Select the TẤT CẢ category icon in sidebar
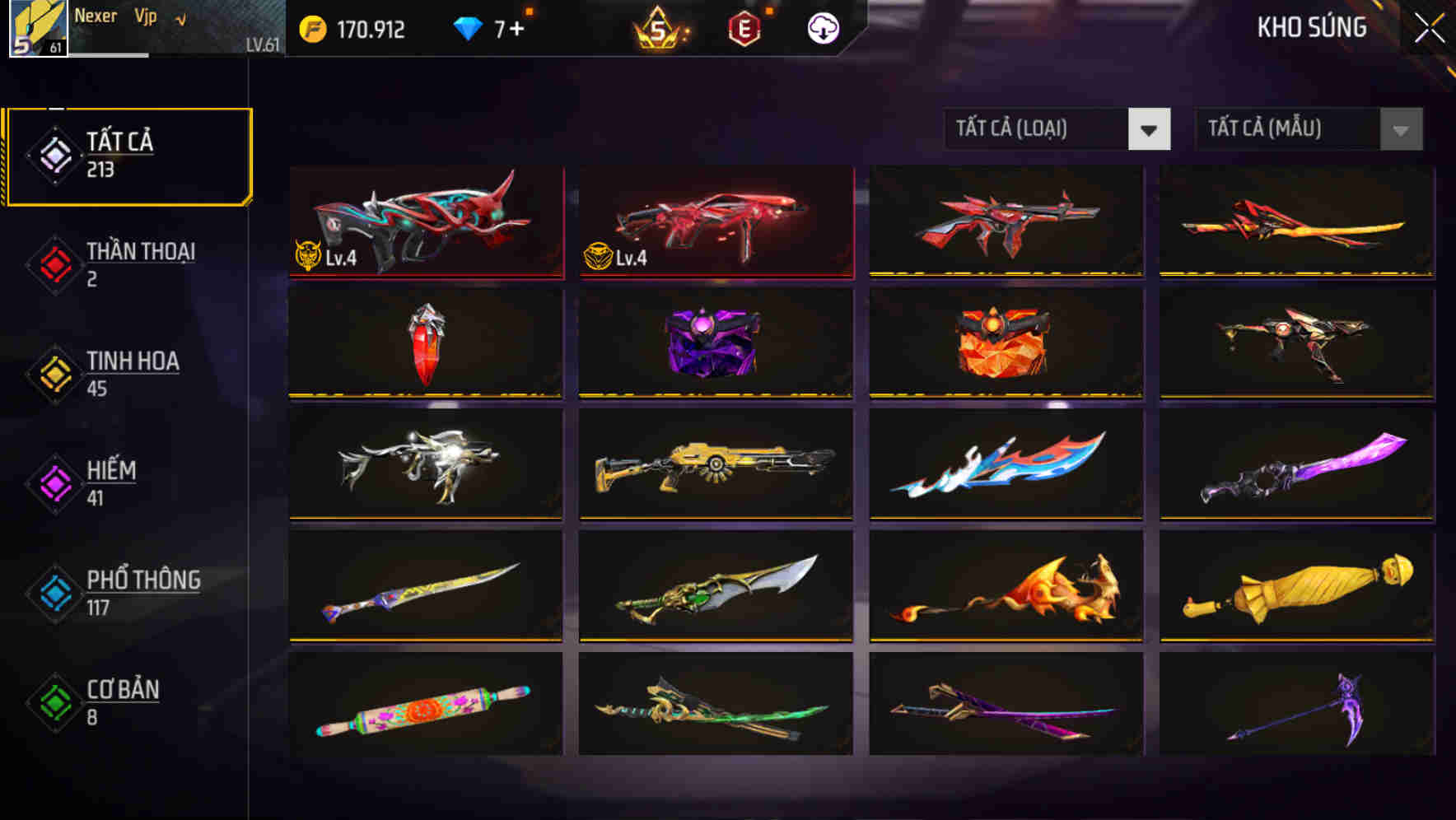1456x820 pixels. coord(54,153)
